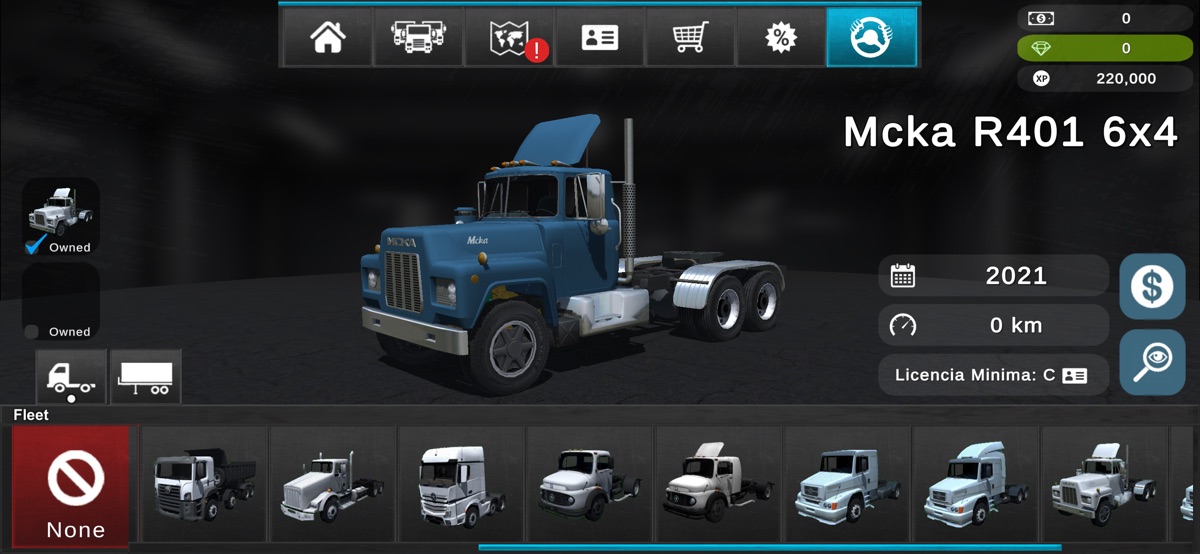Open the driver ID card tab
Image resolution: width=1200 pixels, height=554 pixels.
point(600,38)
